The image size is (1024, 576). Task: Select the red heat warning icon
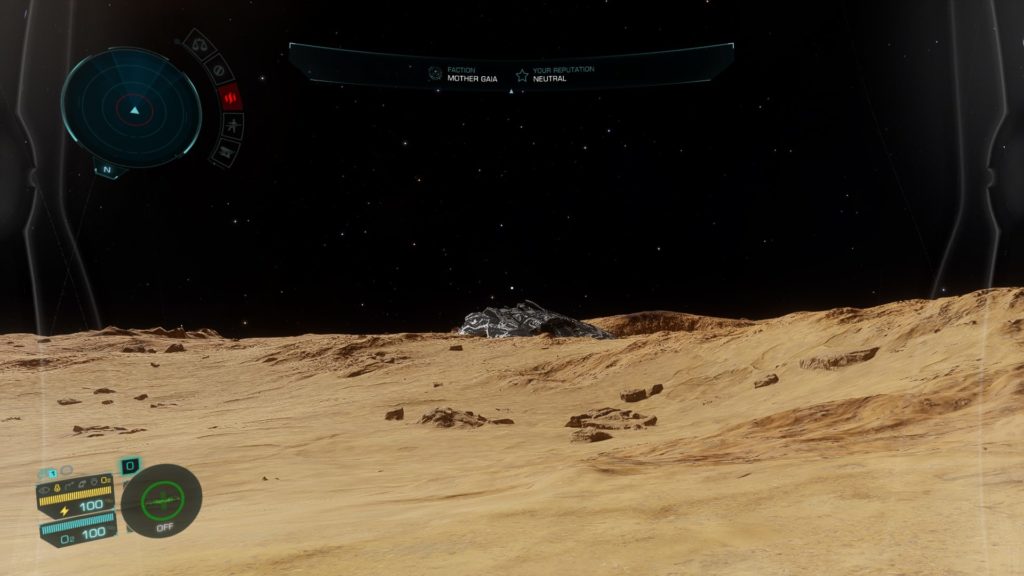click(x=230, y=97)
